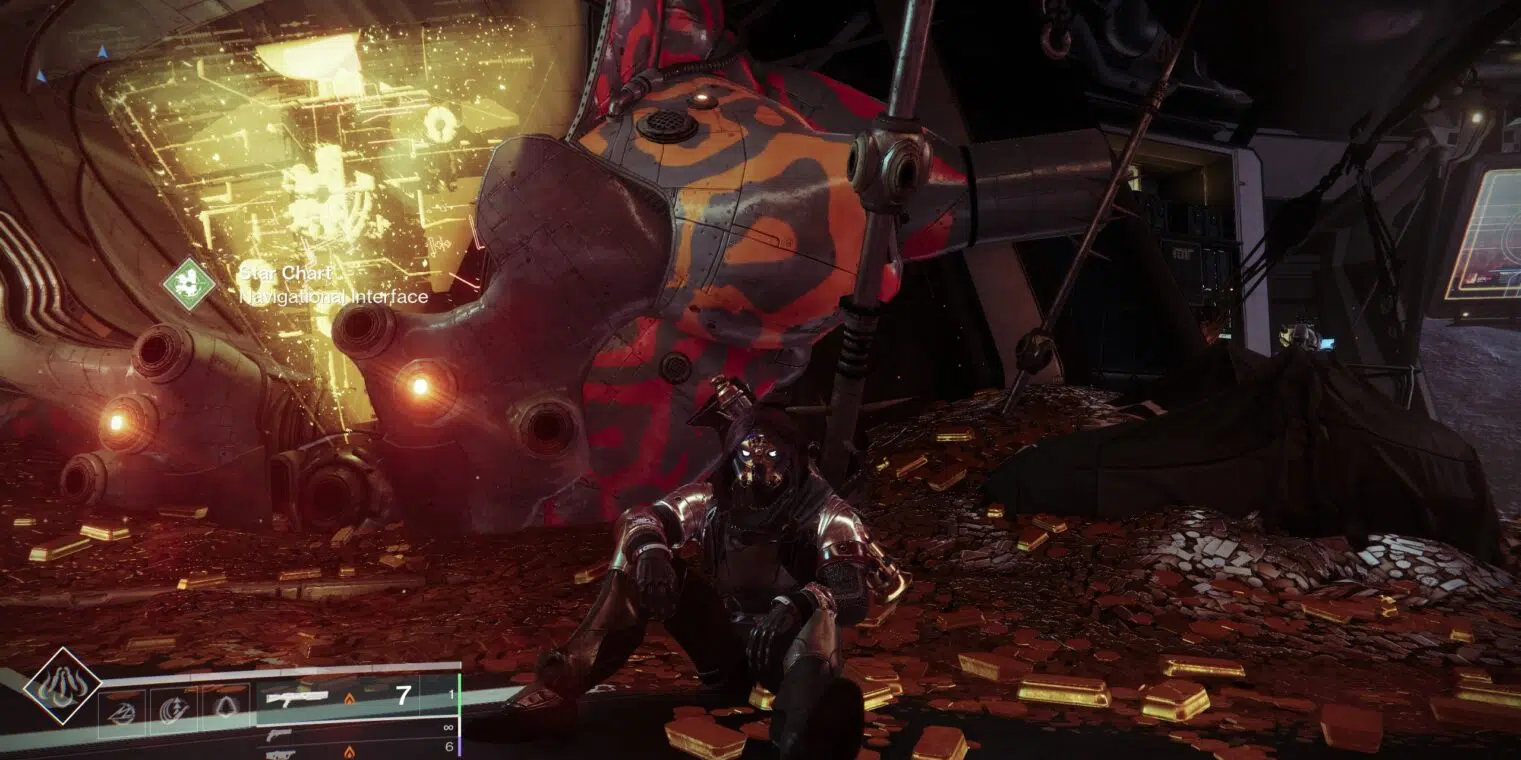Click the crescent melee ability icon
1521x760 pixels.
[x=174, y=710]
